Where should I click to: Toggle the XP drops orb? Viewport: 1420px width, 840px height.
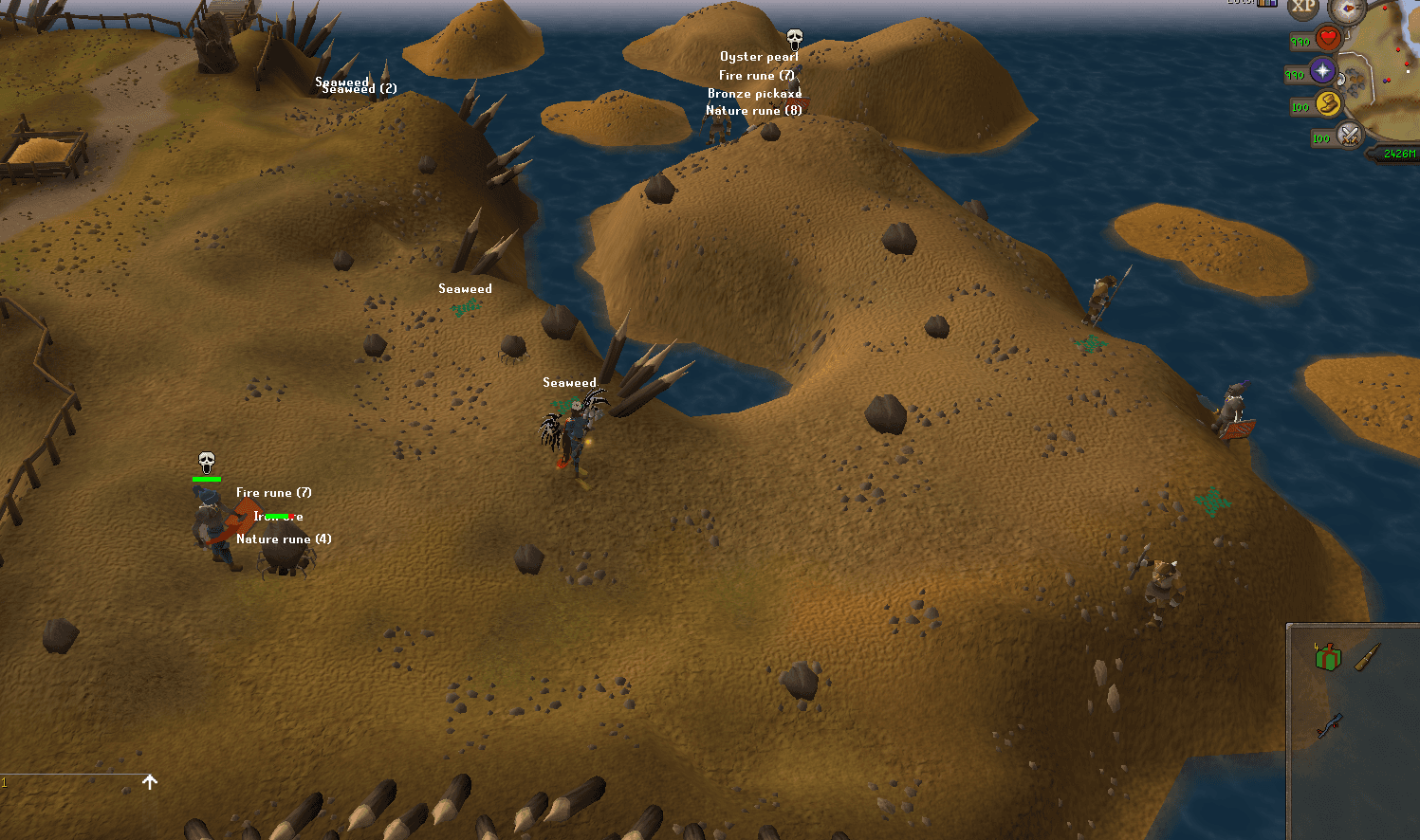point(1303,8)
